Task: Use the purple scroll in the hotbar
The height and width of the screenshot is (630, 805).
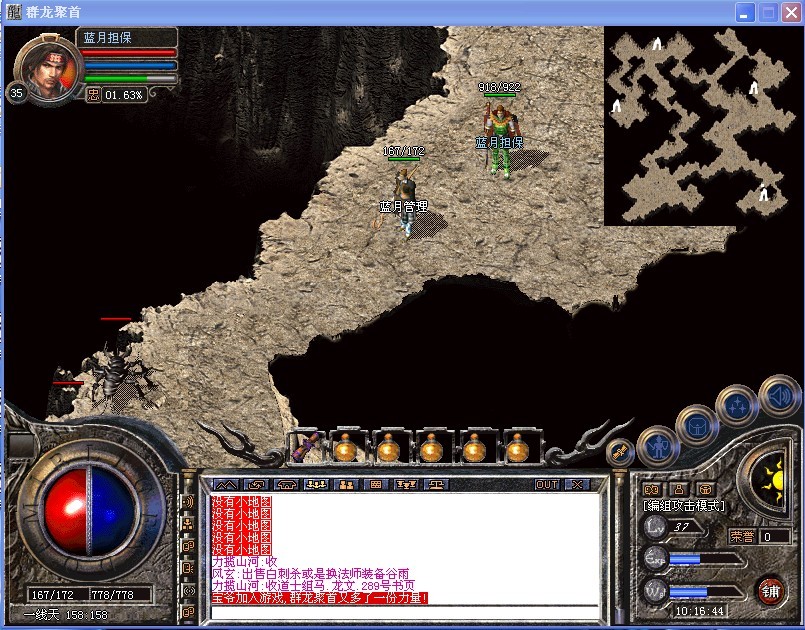Action: 304,446
